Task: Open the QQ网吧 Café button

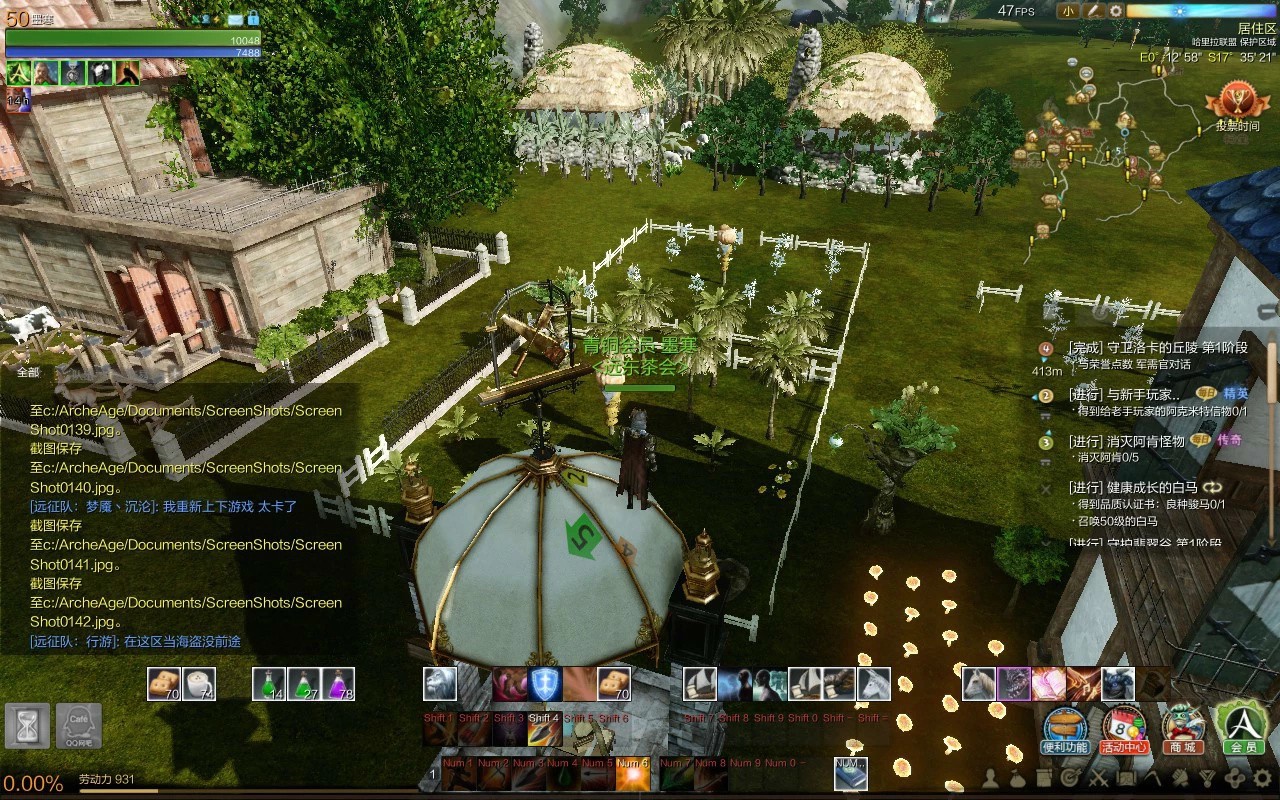Action: (78, 725)
